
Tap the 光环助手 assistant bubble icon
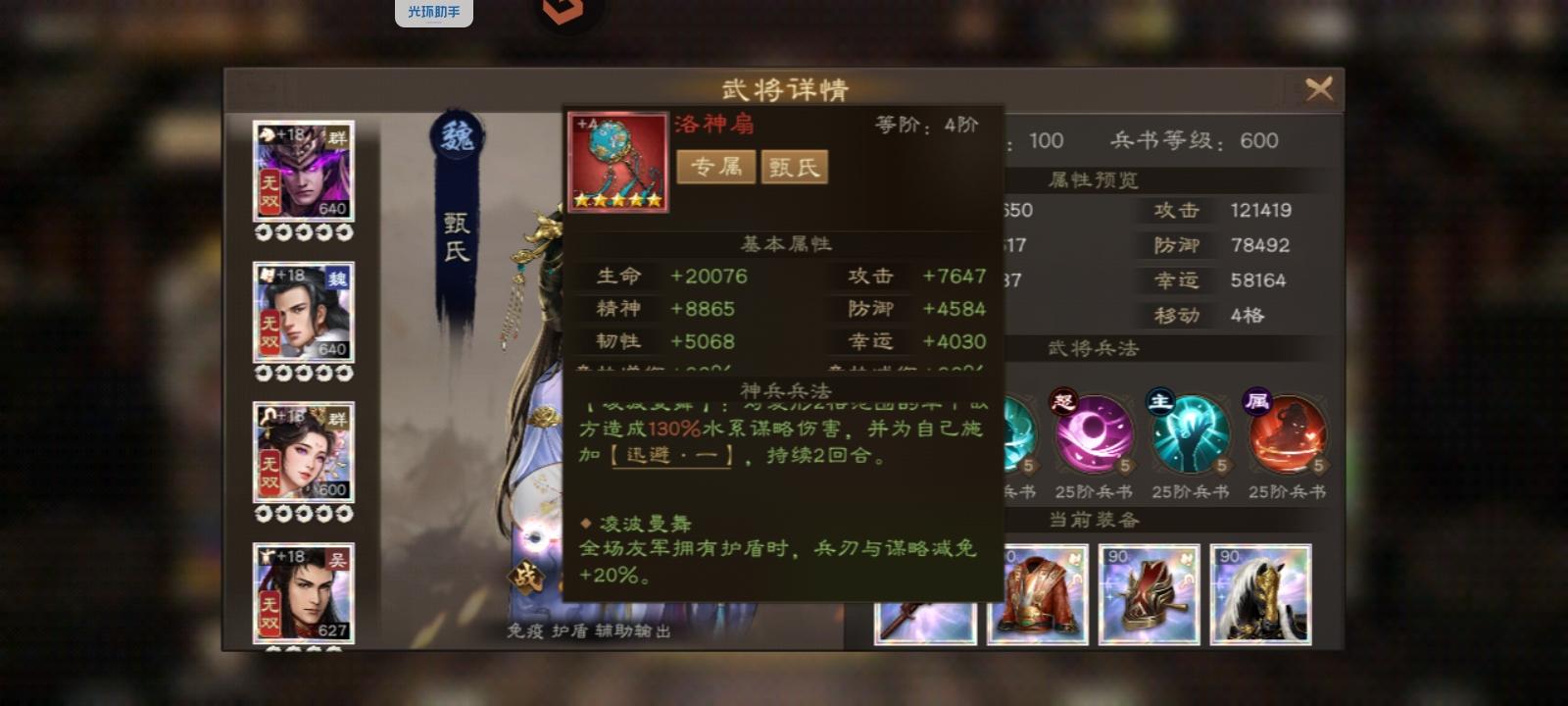pyautogui.click(x=434, y=12)
